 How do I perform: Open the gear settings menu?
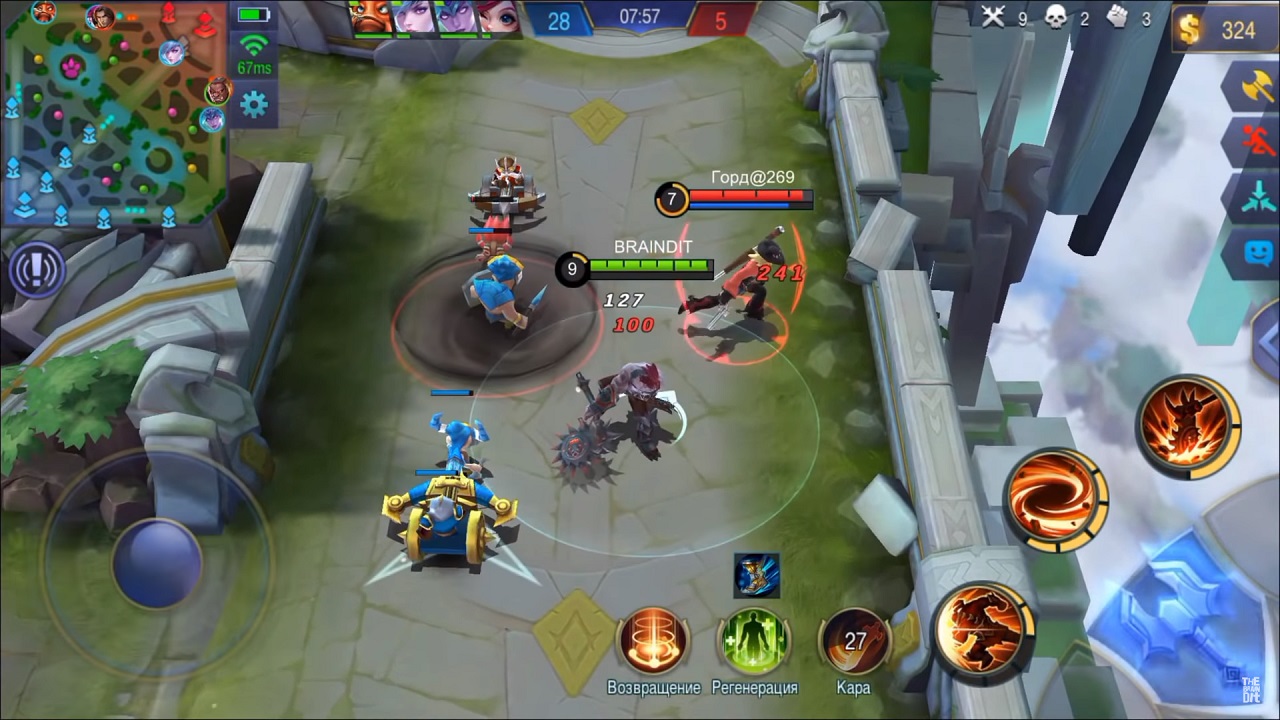[x=254, y=104]
